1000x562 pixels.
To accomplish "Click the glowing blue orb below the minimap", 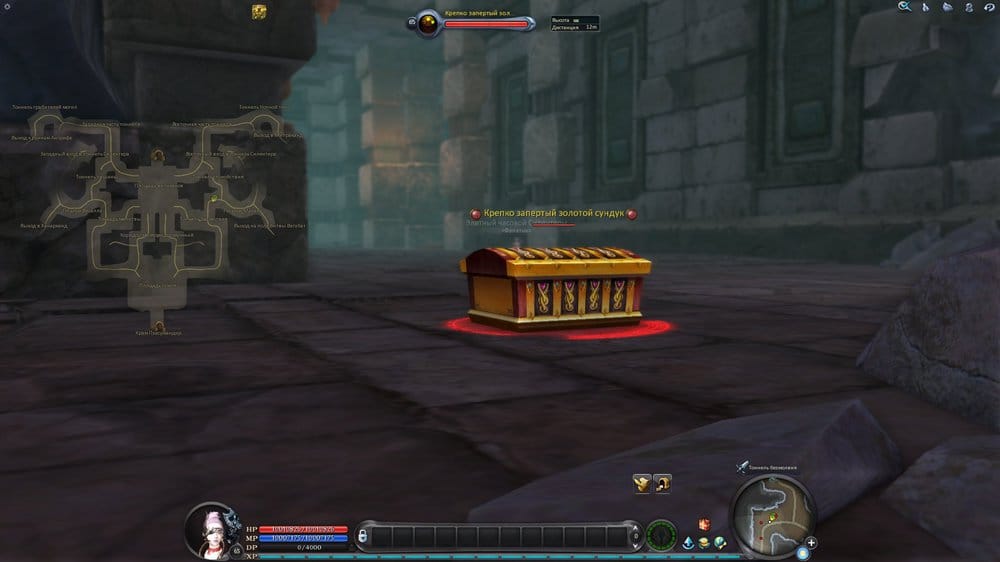I will [802, 553].
